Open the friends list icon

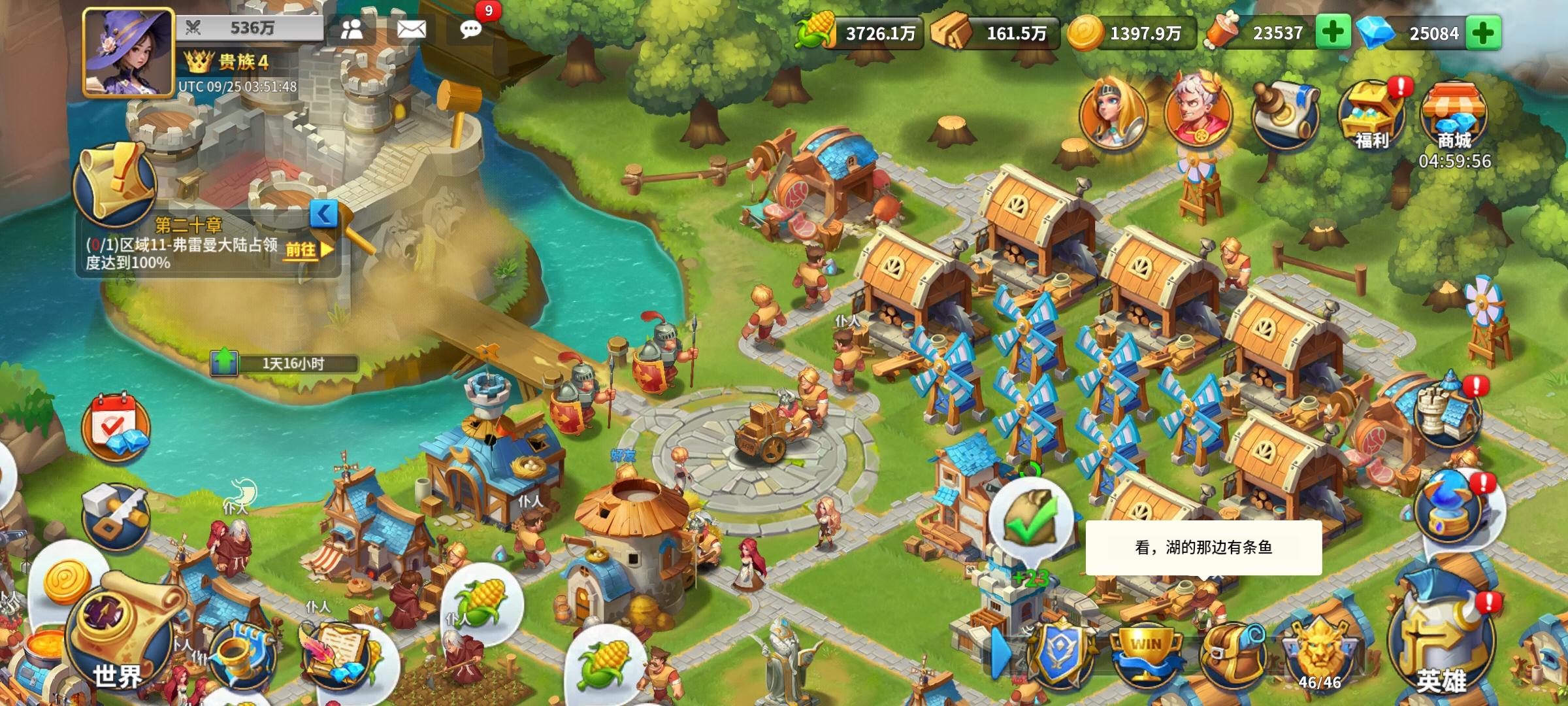pyautogui.click(x=353, y=29)
